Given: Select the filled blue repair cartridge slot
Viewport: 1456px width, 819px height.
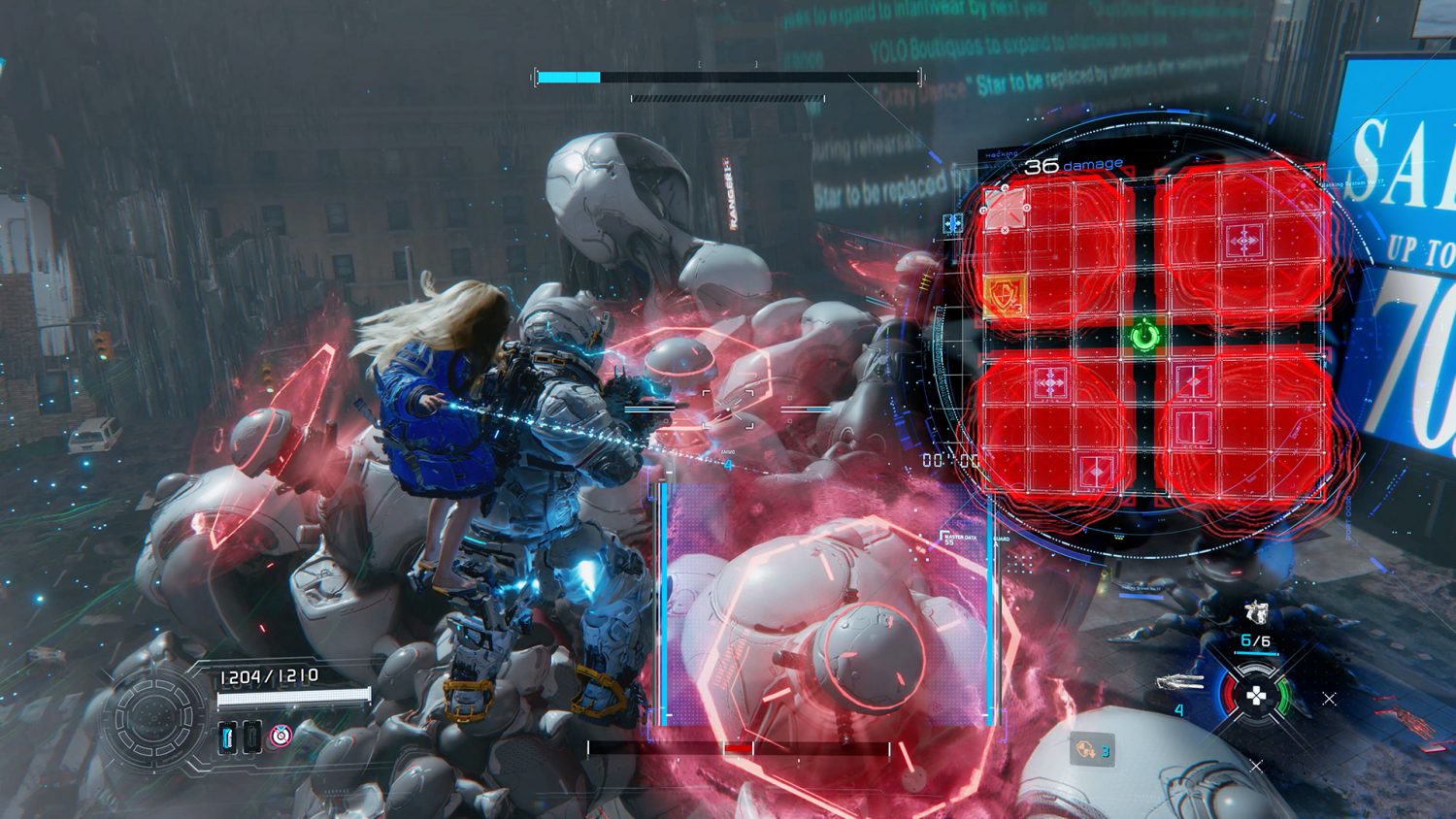Looking at the screenshot, I should click(228, 737).
